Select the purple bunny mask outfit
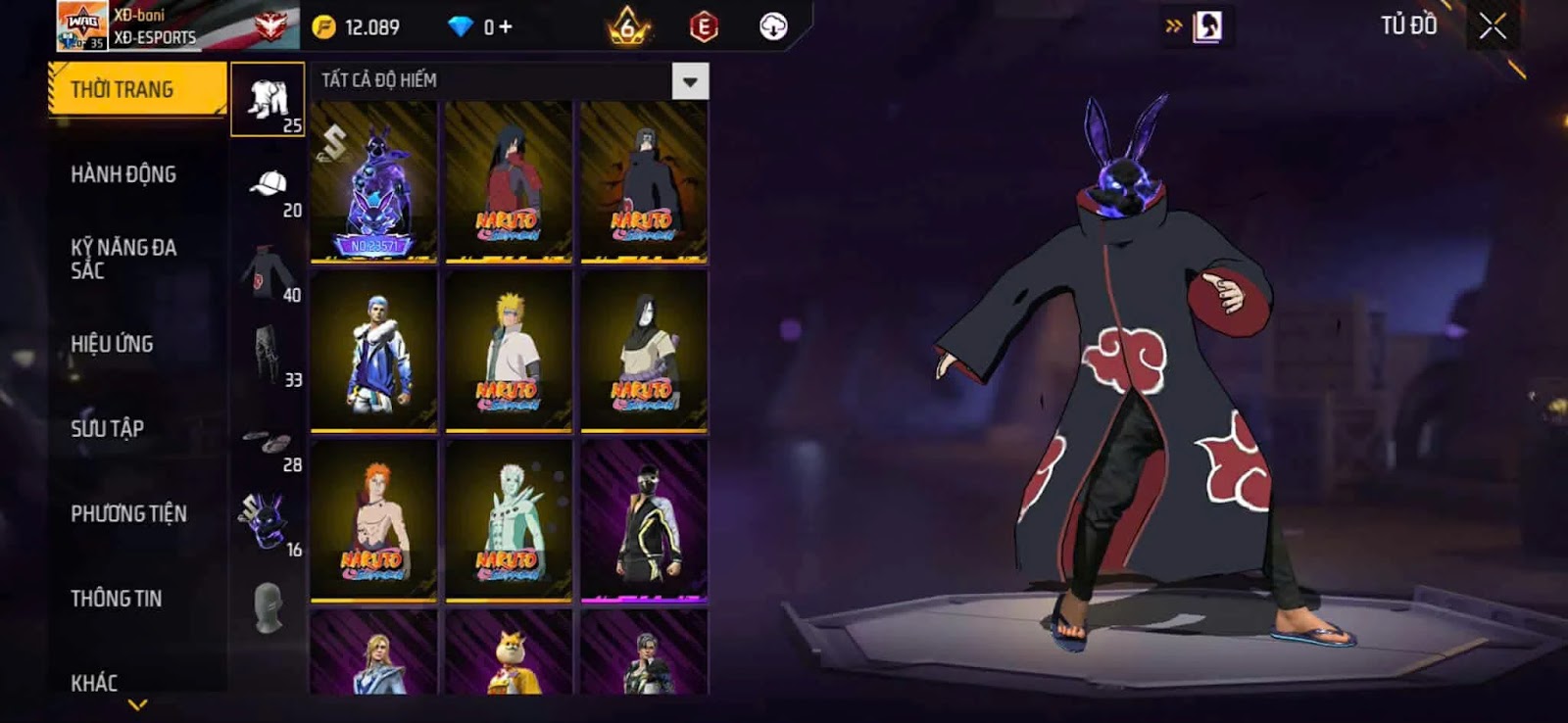This screenshot has height=723, width=1568. [x=373, y=181]
